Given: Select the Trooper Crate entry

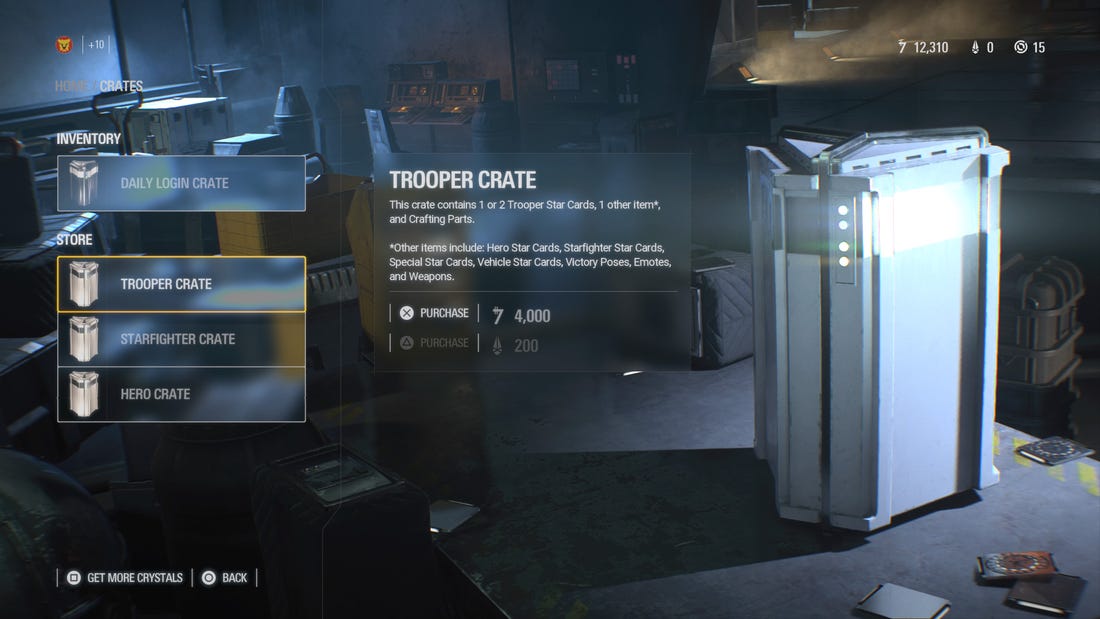Looking at the screenshot, I should tap(181, 284).
